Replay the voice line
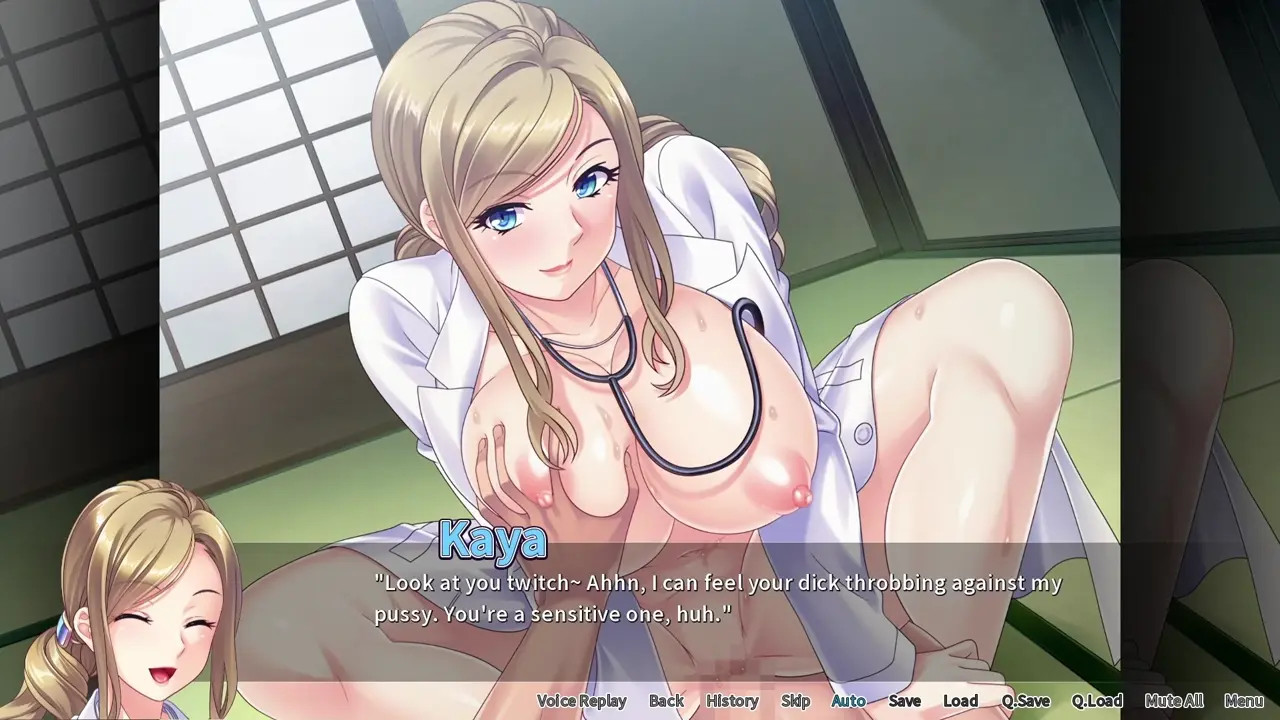The width and height of the screenshot is (1280, 720). coord(581,701)
